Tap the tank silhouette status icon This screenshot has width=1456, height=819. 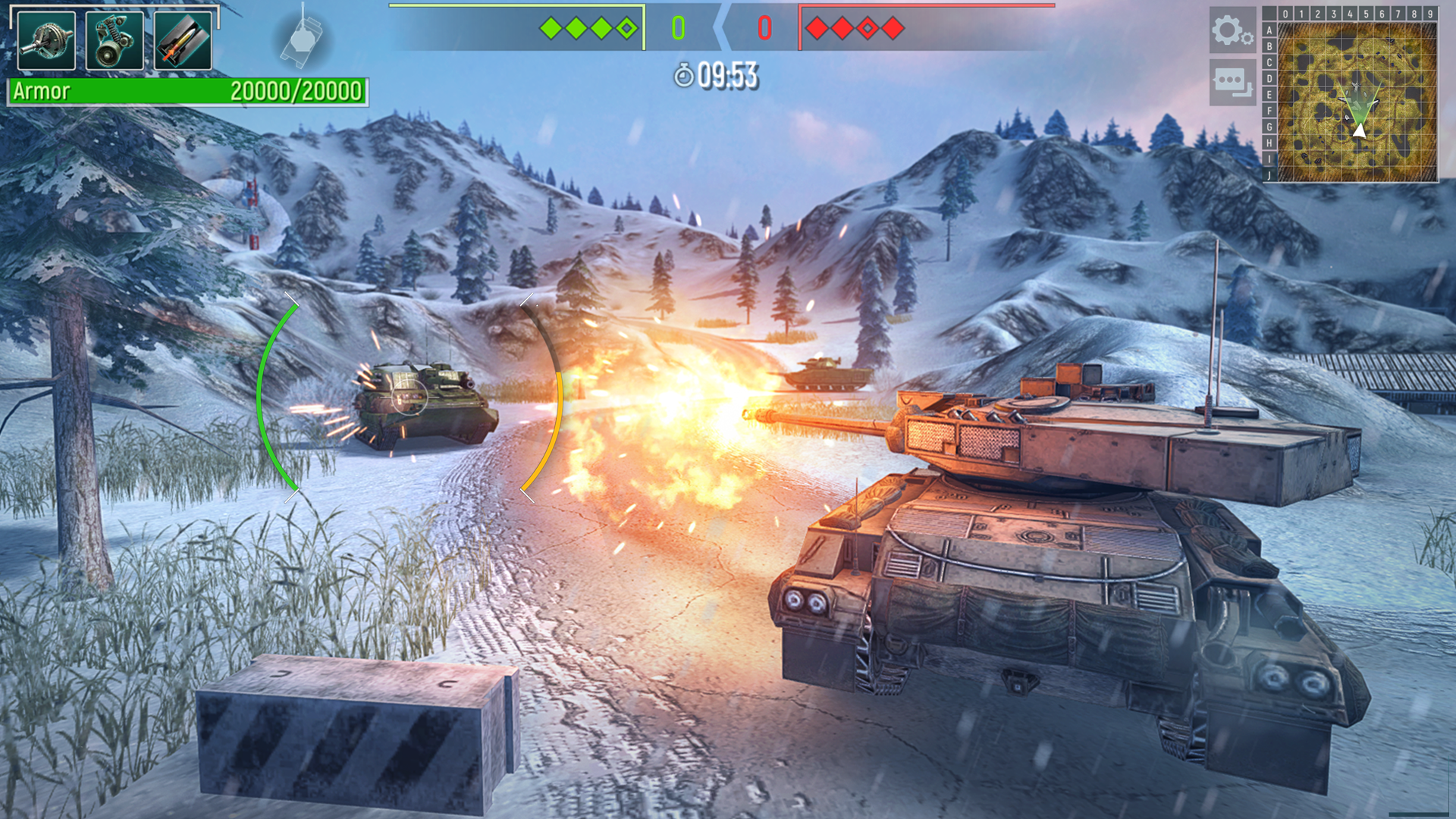tap(302, 38)
